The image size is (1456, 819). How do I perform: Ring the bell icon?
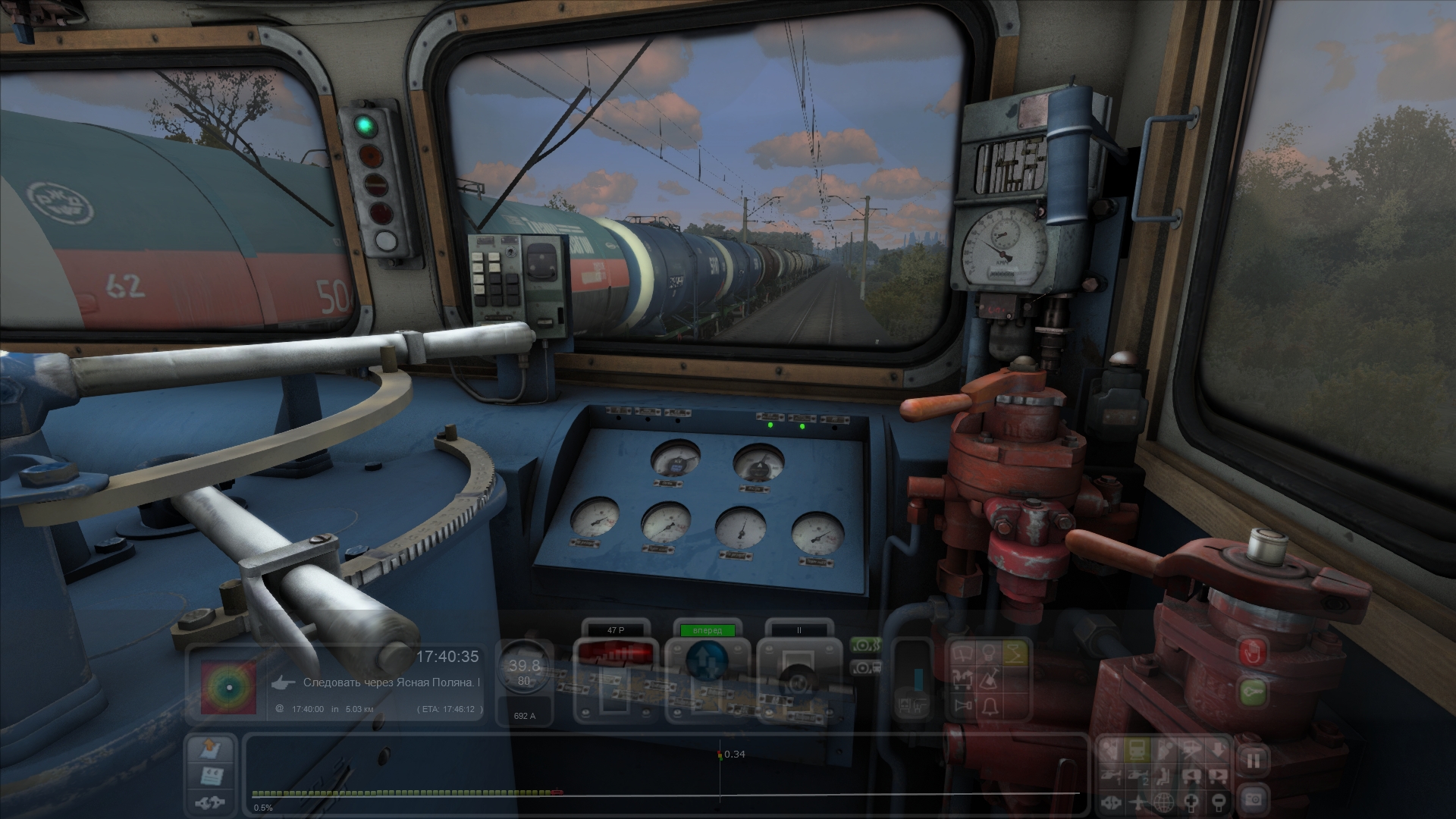pyautogui.click(x=989, y=707)
